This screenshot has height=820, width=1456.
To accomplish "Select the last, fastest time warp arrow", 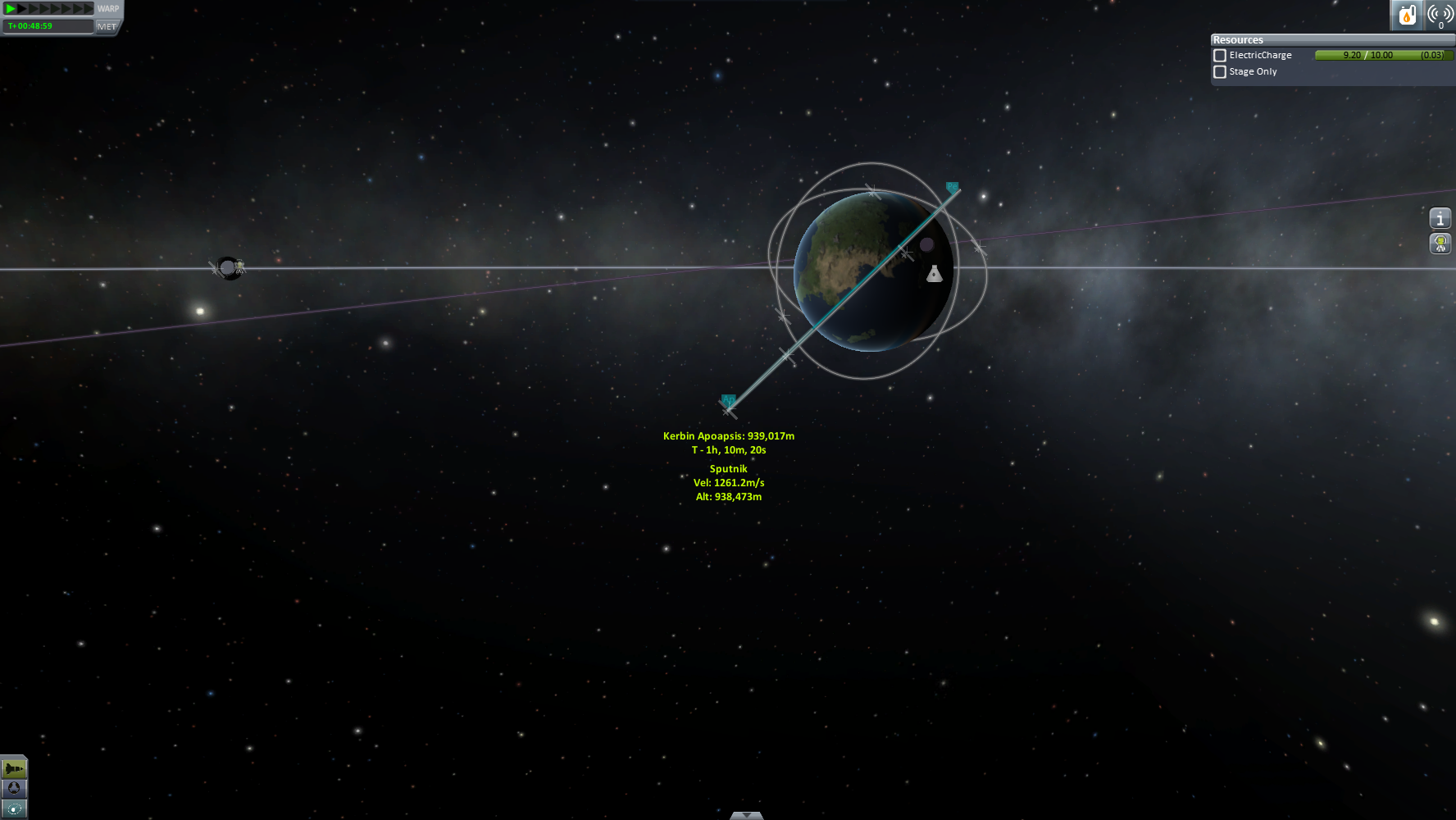I will click(x=89, y=9).
